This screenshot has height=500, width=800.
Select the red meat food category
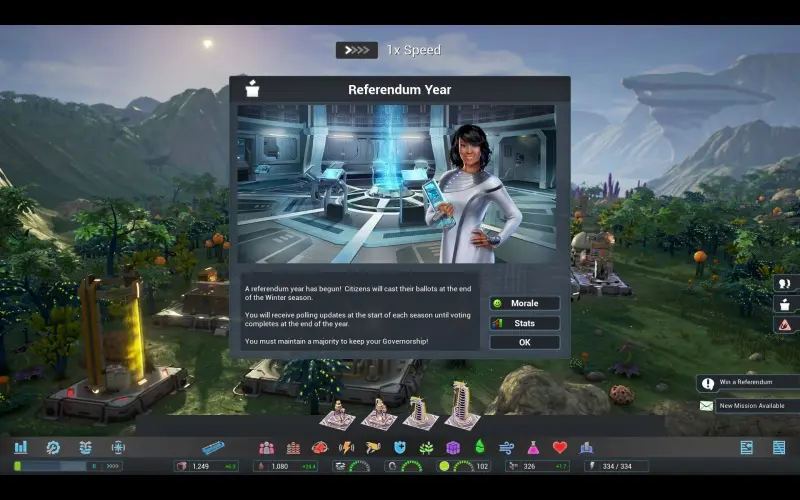coord(320,447)
